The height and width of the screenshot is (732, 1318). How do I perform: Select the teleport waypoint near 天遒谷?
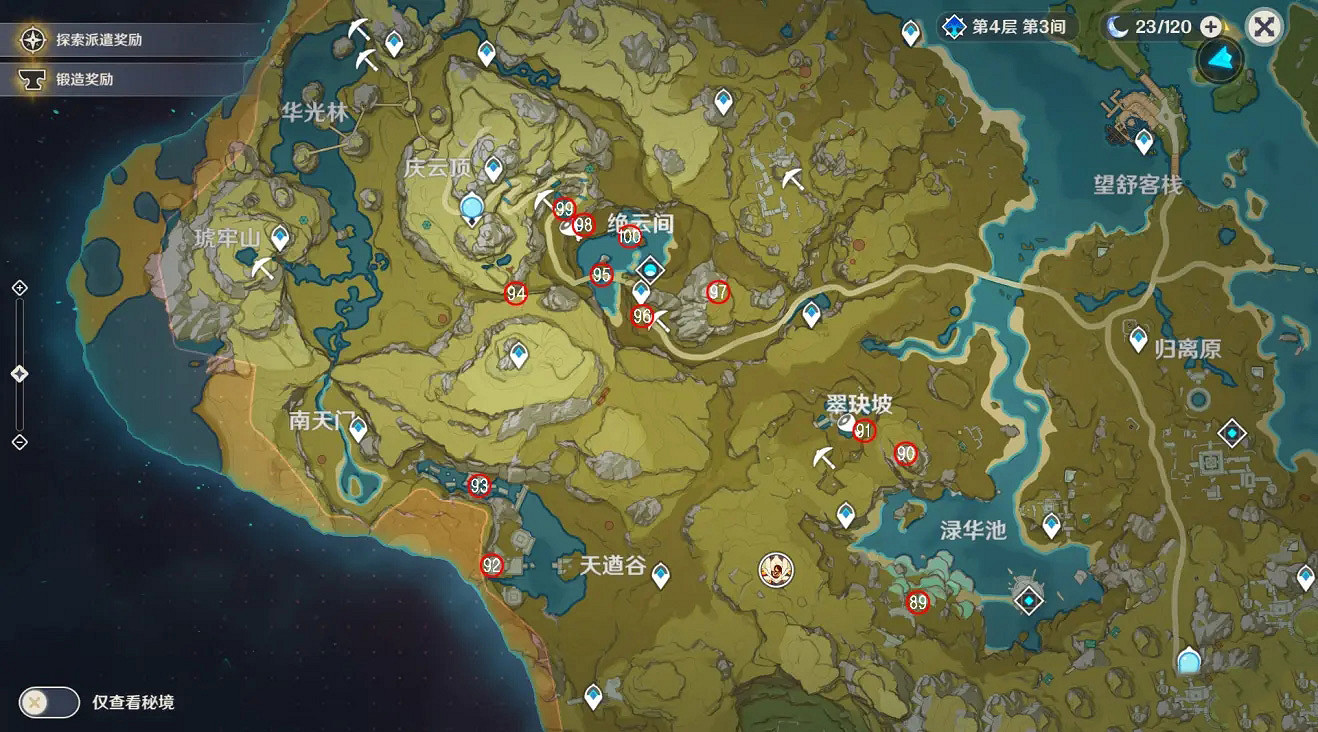tap(660, 574)
